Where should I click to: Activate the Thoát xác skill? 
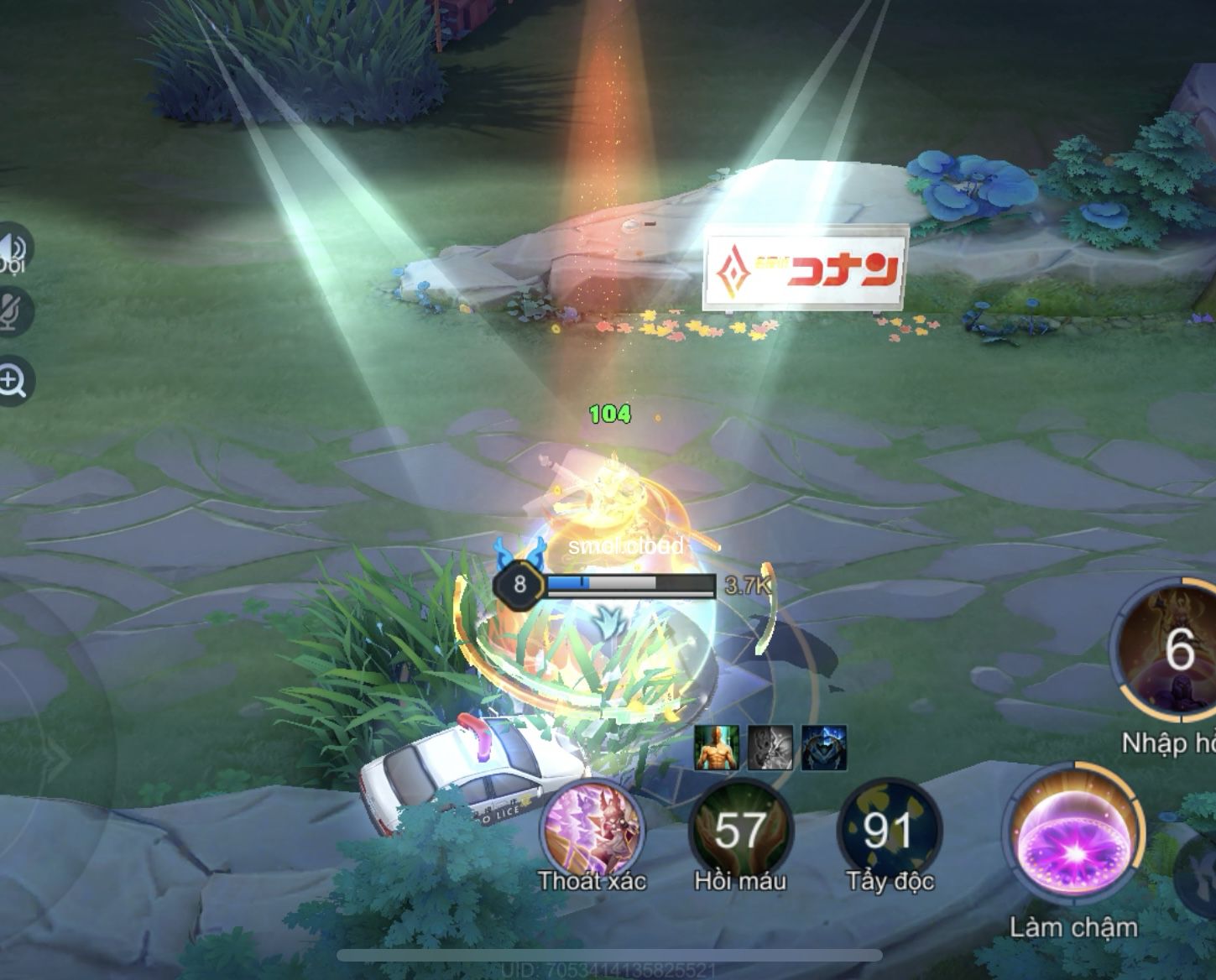[592, 828]
